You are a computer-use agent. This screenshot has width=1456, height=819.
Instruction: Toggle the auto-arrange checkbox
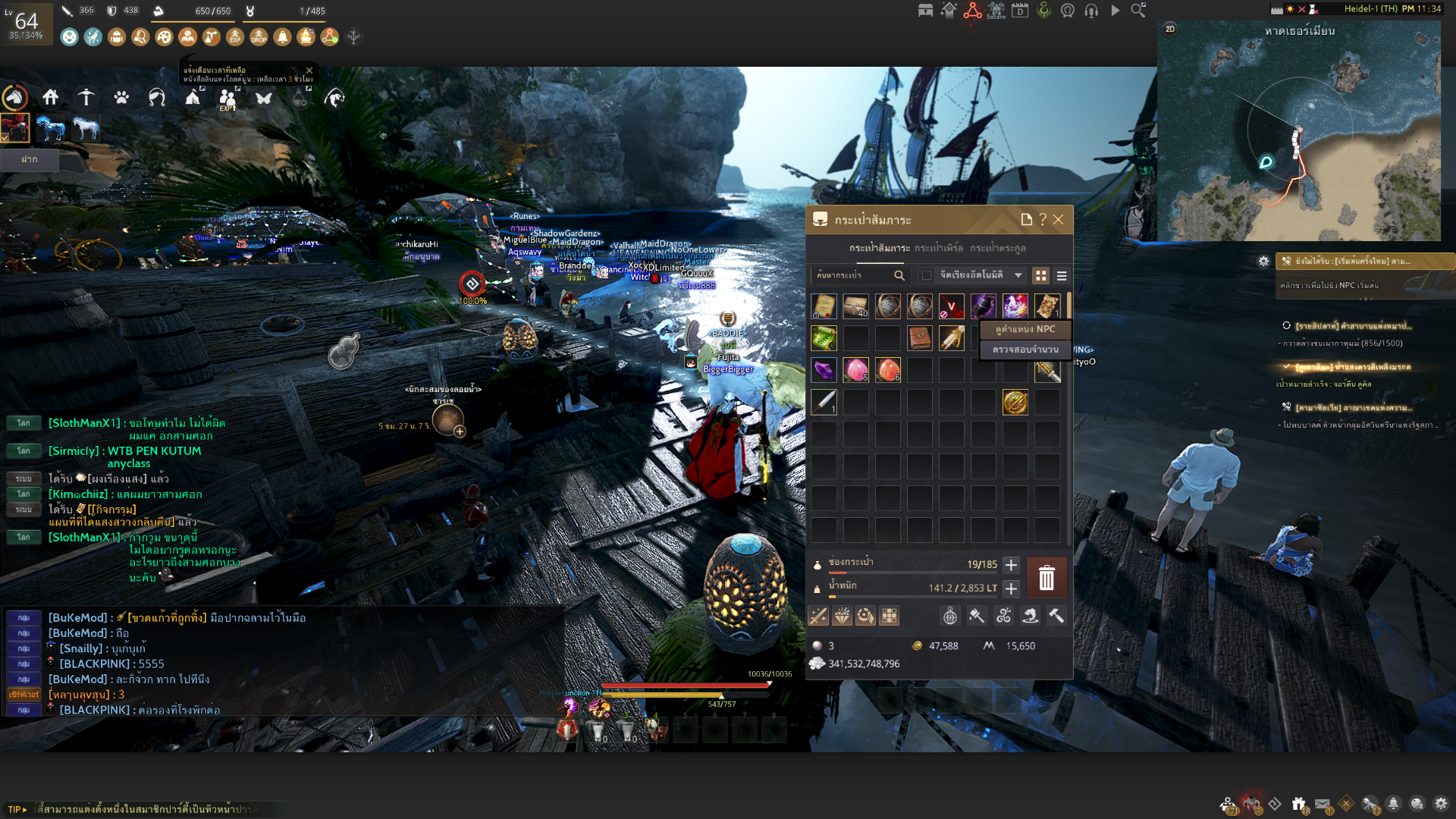coord(927,275)
